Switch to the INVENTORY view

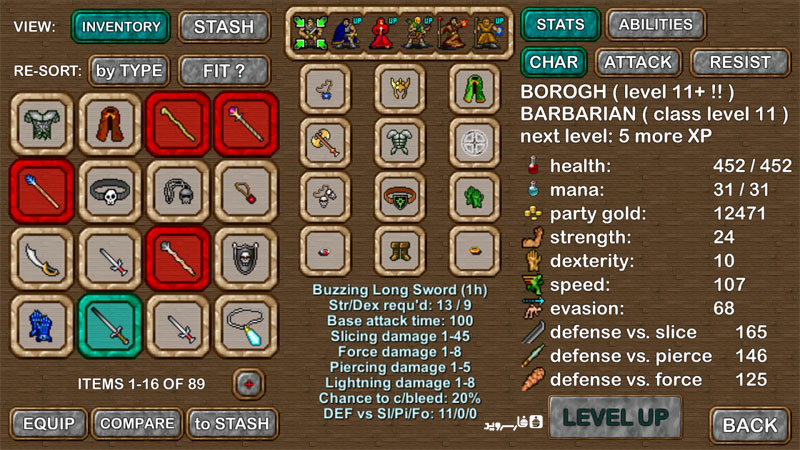click(121, 26)
